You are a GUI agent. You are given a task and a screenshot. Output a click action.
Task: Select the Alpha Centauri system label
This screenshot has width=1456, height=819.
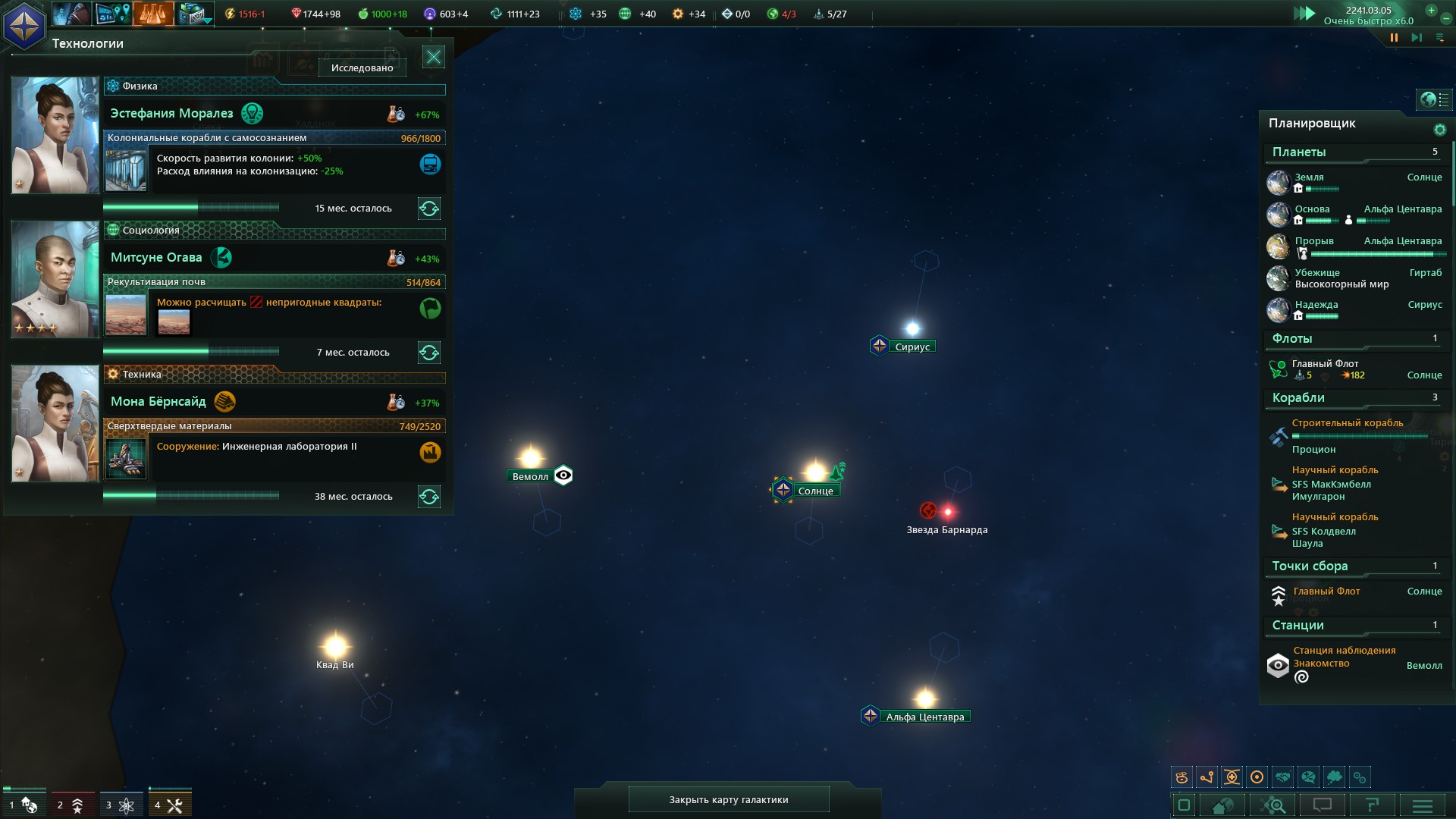924,717
